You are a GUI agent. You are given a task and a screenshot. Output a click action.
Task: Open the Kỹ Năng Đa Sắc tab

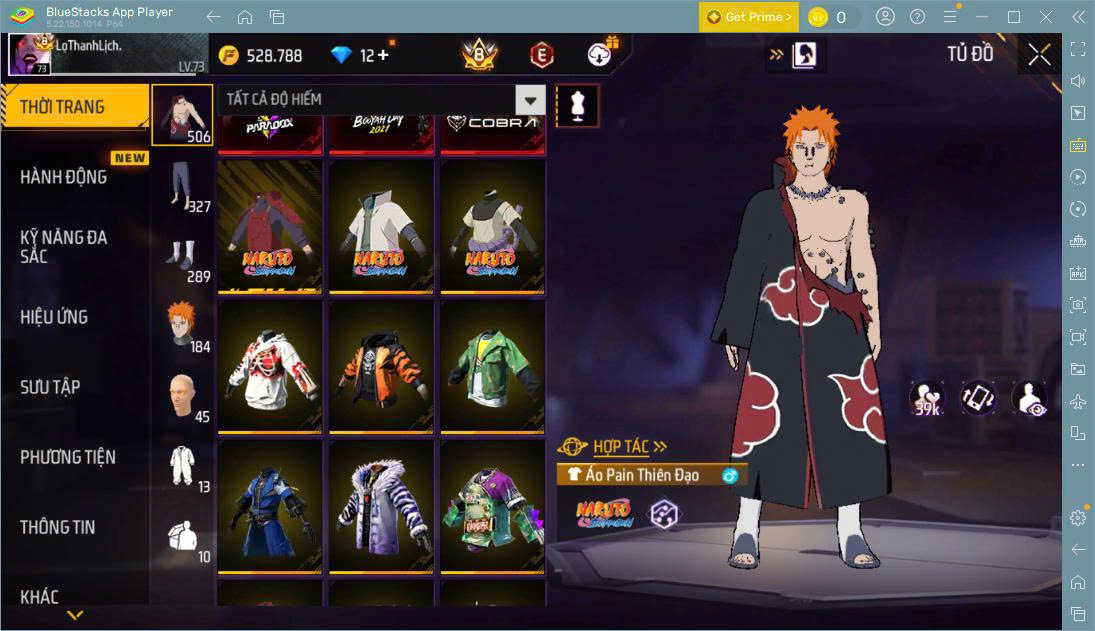(x=63, y=246)
